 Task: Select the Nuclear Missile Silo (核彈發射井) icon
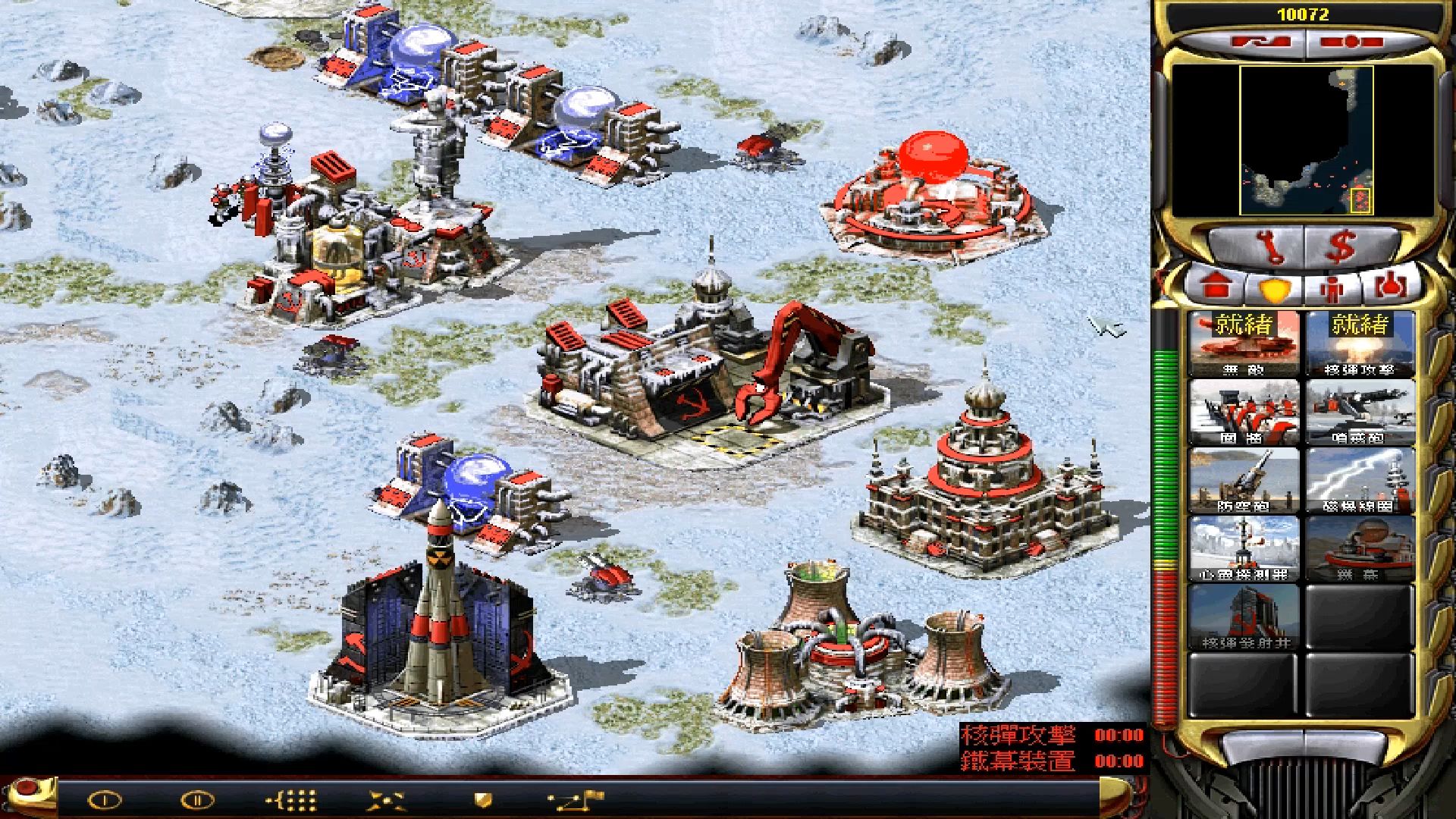coord(1244,617)
